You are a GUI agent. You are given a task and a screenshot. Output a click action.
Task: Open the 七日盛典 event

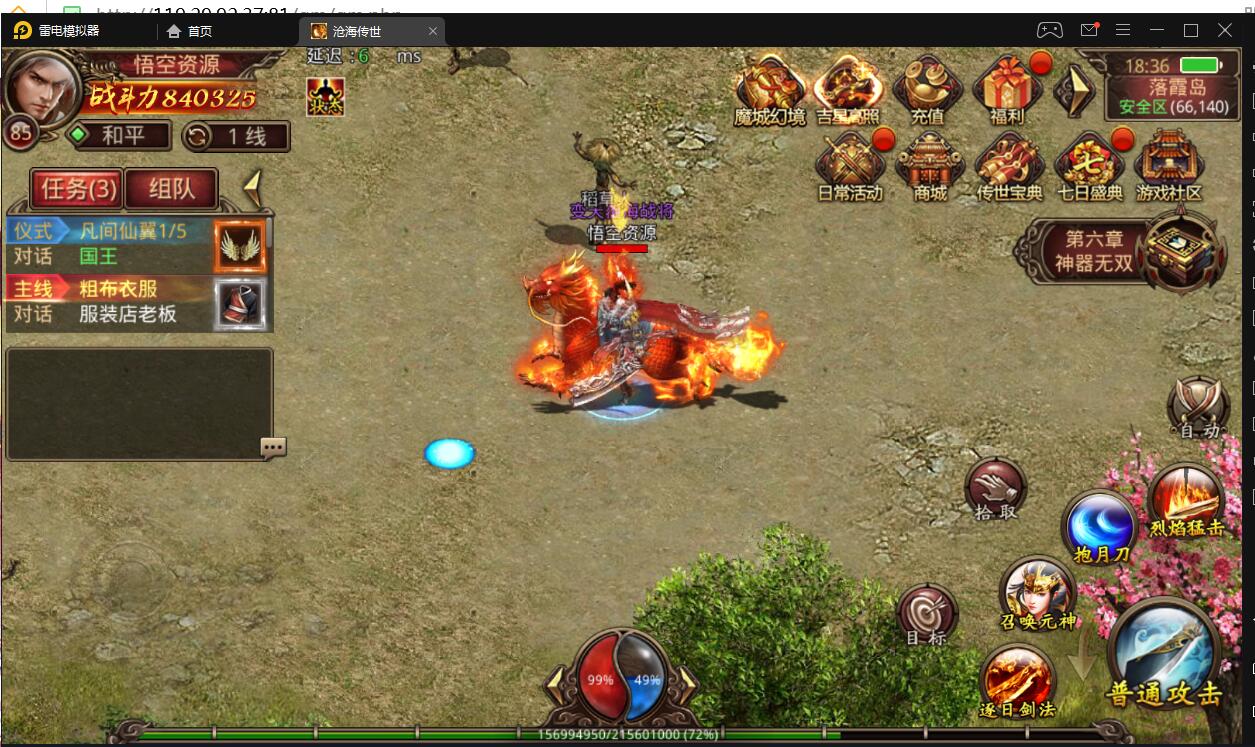tap(1088, 165)
